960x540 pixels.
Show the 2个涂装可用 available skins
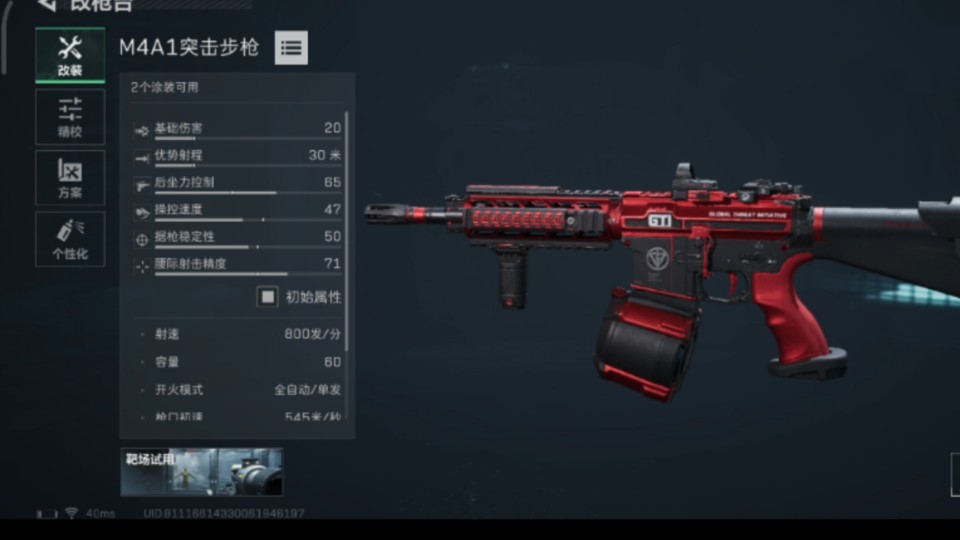(x=165, y=87)
